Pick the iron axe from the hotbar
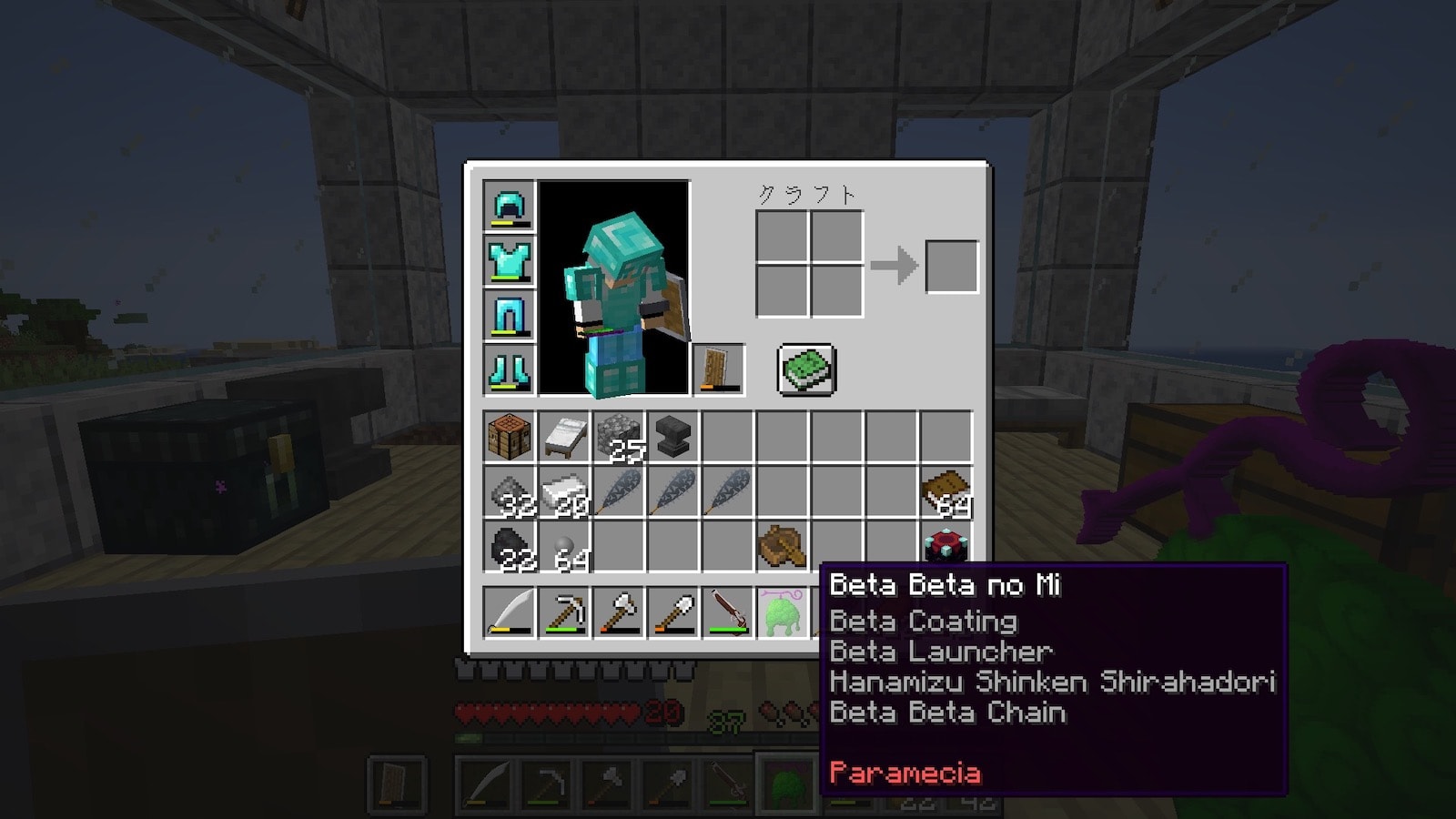The width and height of the screenshot is (1456, 819). pyautogui.click(x=619, y=612)
